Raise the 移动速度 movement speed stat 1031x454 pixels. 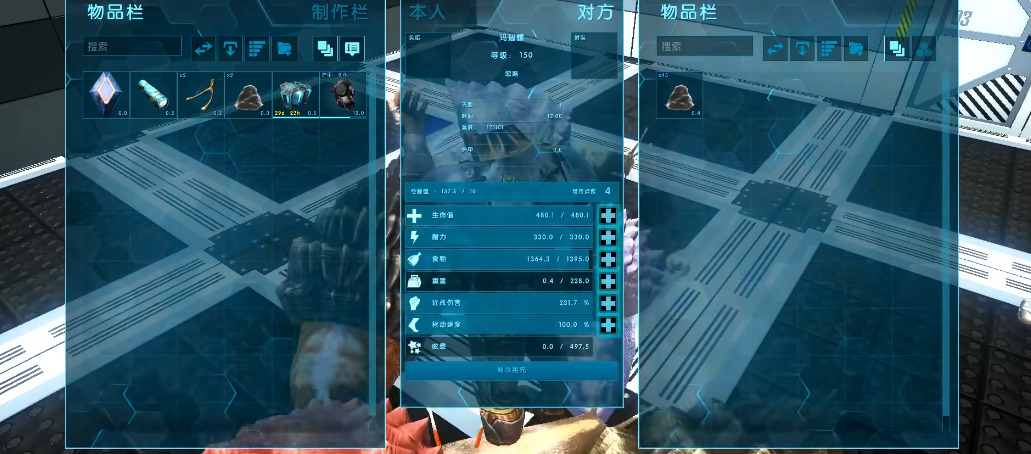(x=609, y=326)
